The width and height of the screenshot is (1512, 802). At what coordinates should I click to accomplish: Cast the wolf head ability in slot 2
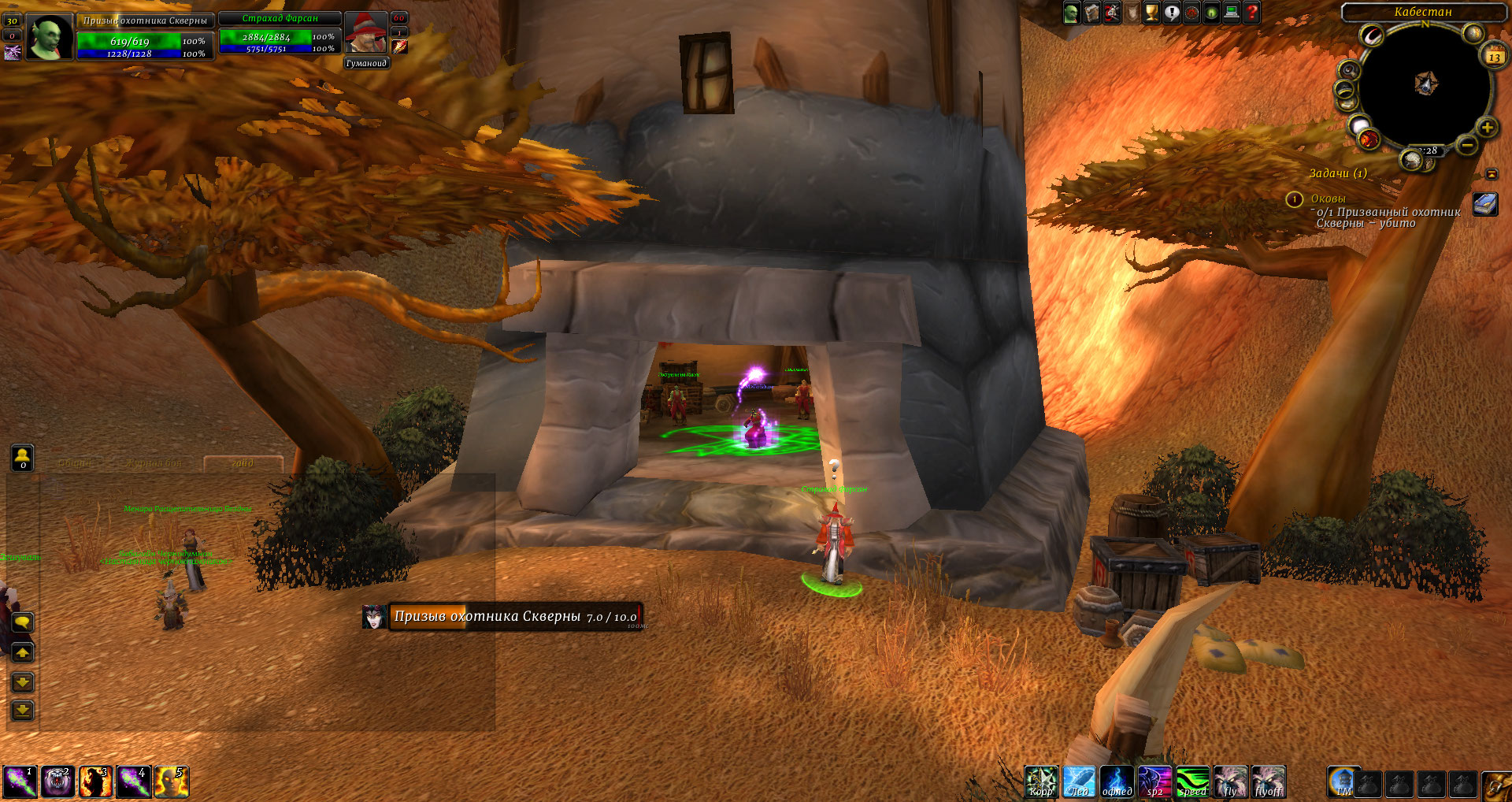pos(57,782)
